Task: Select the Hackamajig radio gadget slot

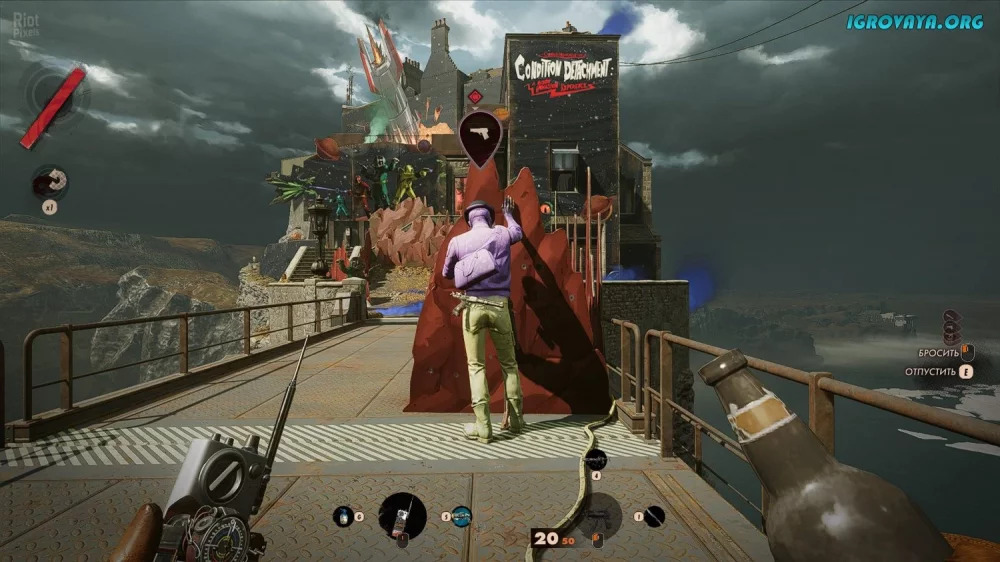Action: tap(402, 516)
